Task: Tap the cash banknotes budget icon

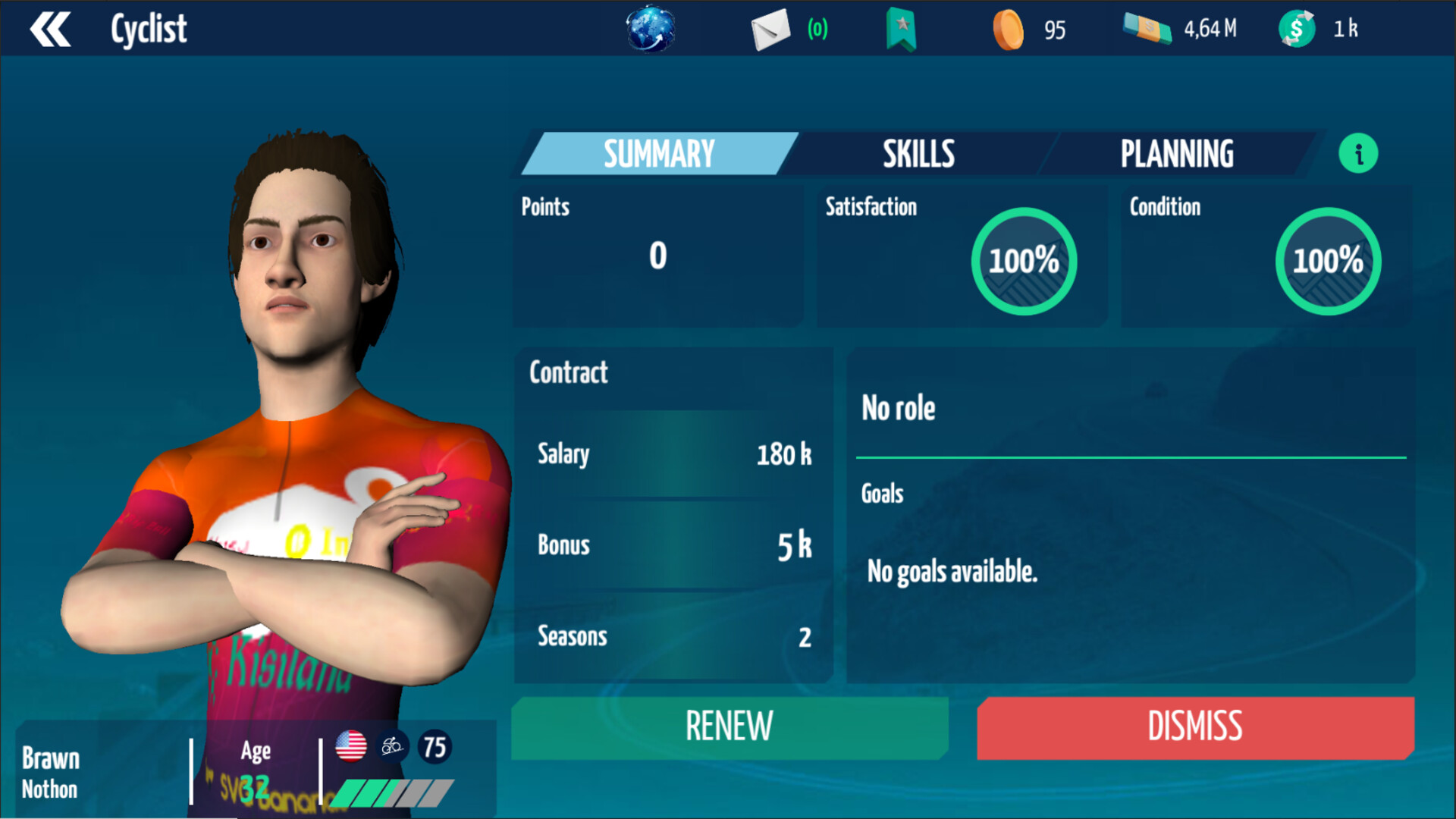Action: [1147, 30]
